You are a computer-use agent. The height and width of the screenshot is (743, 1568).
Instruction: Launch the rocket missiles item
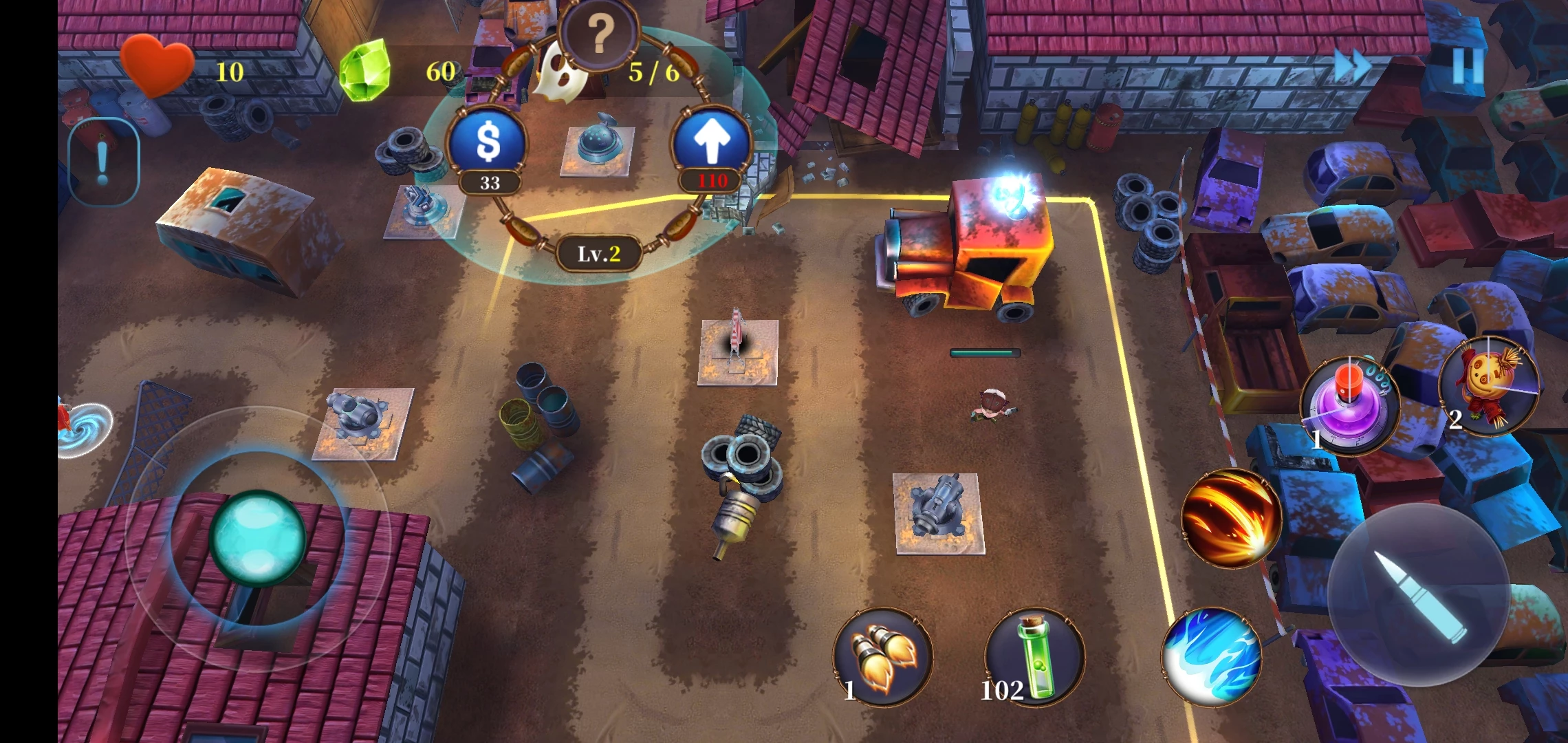(x=883, y=656)
